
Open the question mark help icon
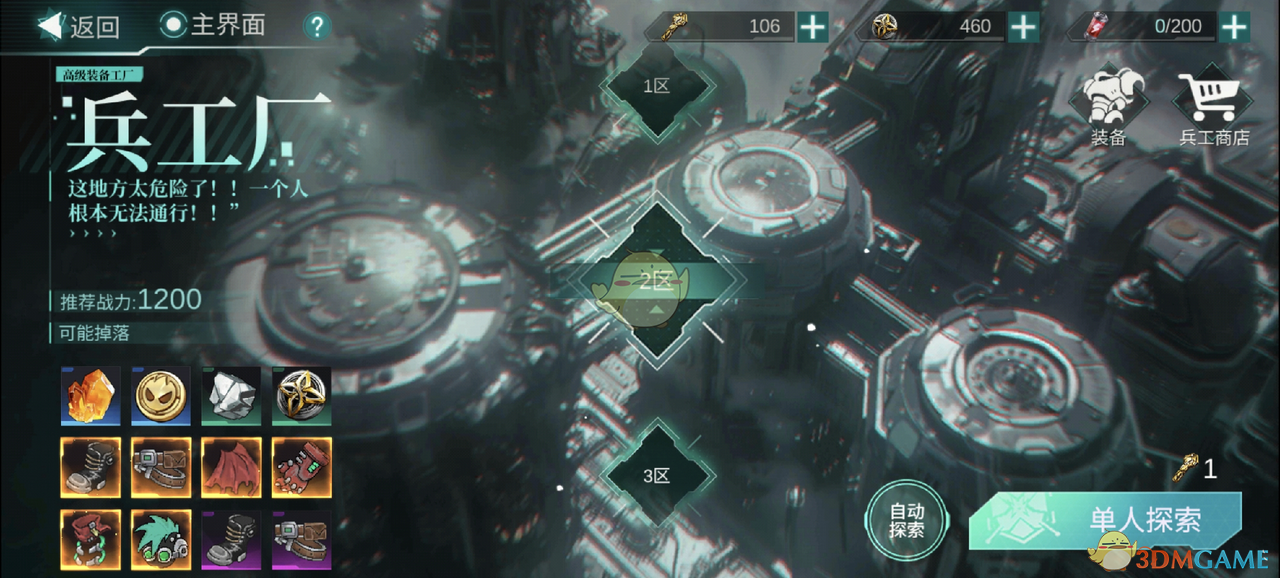[x=317, y=26]
